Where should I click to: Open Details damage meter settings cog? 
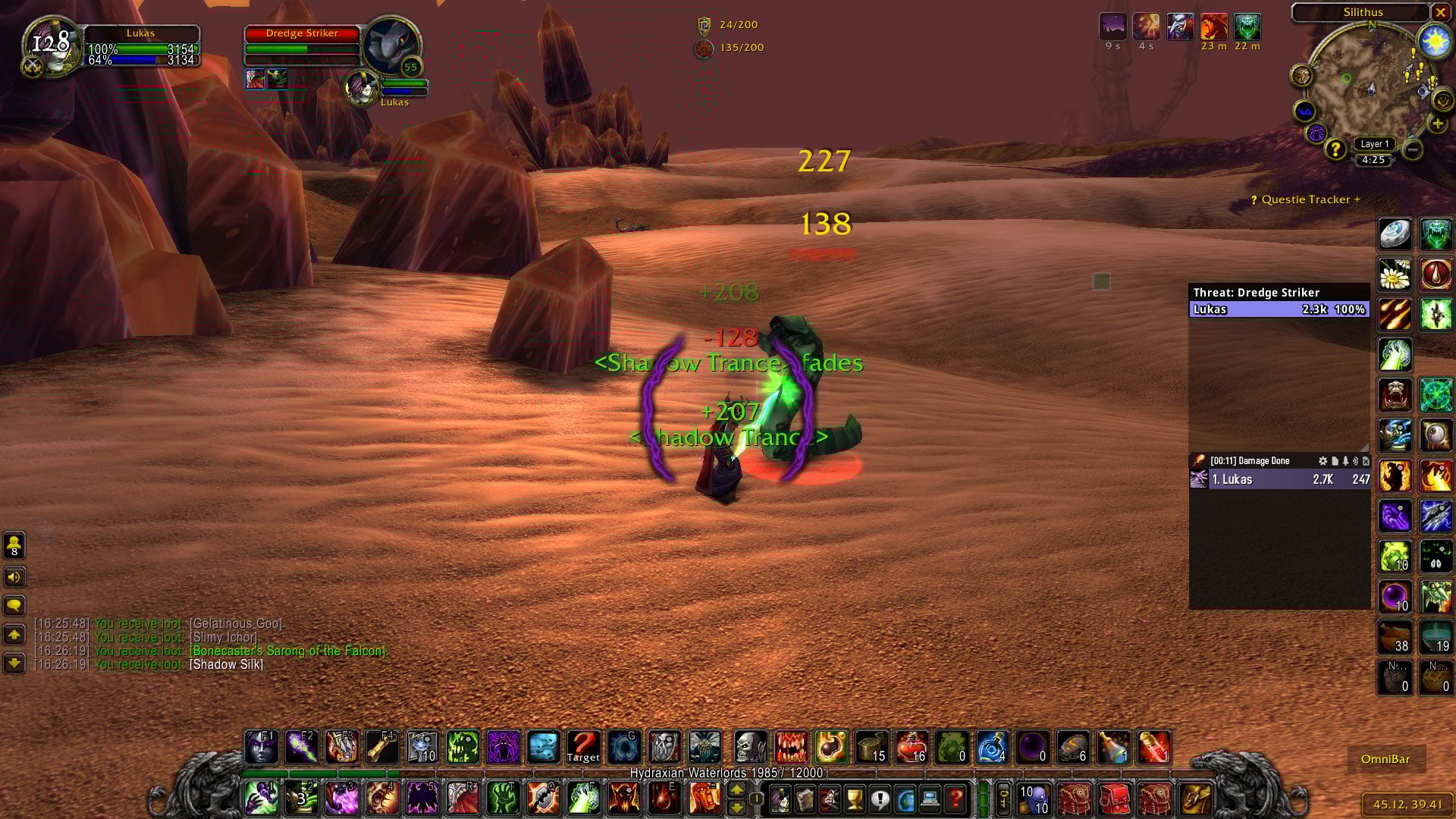coord(1323,461)
